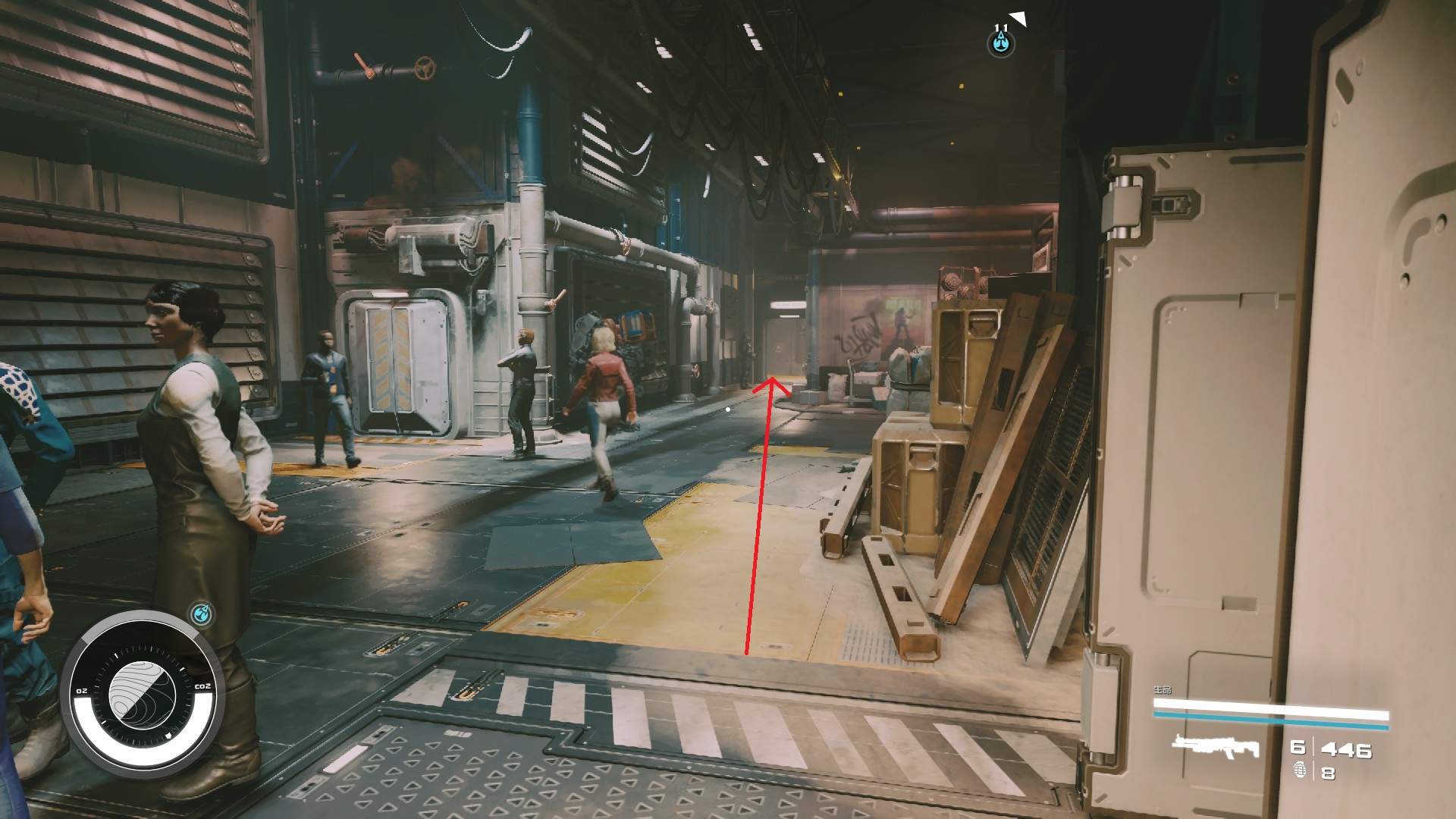Click the circular compass scanner widget
Viewport: 1456px width, 819px height.
pyautogui.click(x=143, y=692)
